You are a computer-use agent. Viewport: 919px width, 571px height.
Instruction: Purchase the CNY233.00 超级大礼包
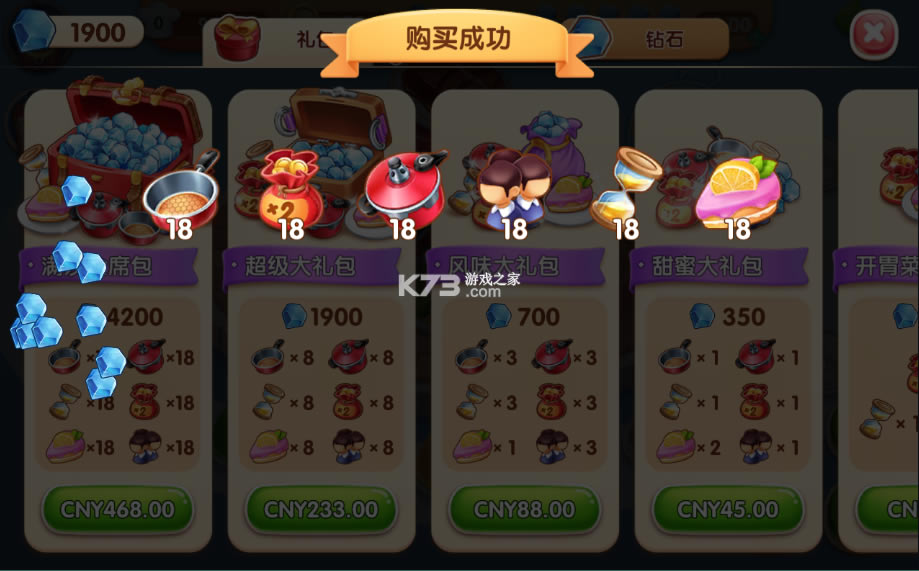(321, 510)
